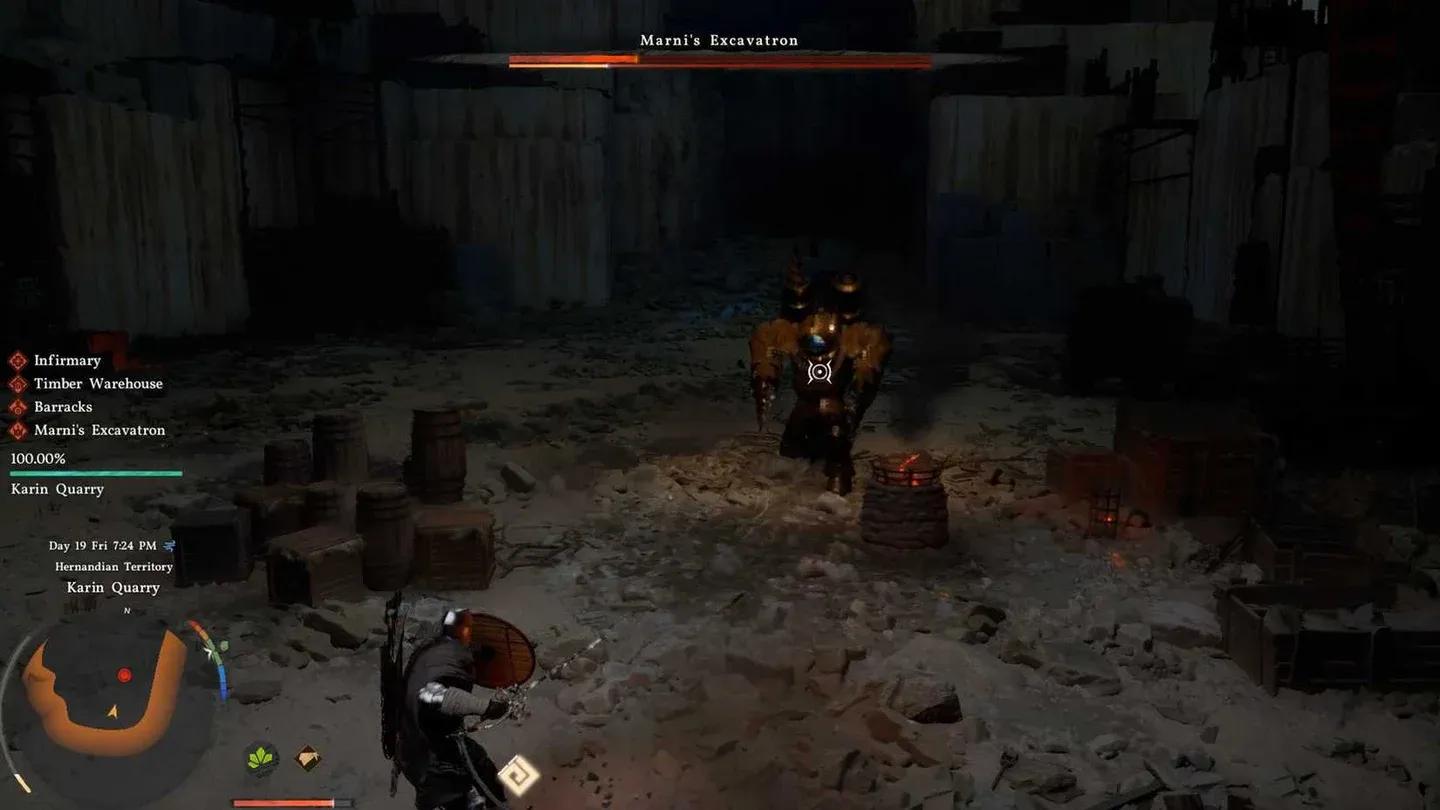
Task: Expand the Hernandian Territory label
Action: click(113, 566)
